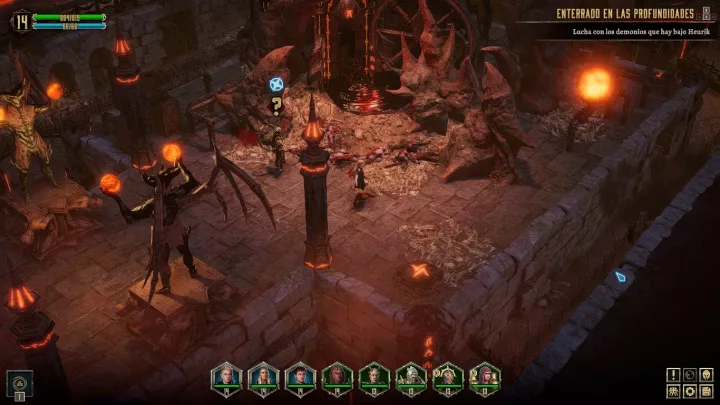This screenshot has height=405, width=720.
Task: Toggle the quest tracker icon beside the title
Action: coord(706,14)
